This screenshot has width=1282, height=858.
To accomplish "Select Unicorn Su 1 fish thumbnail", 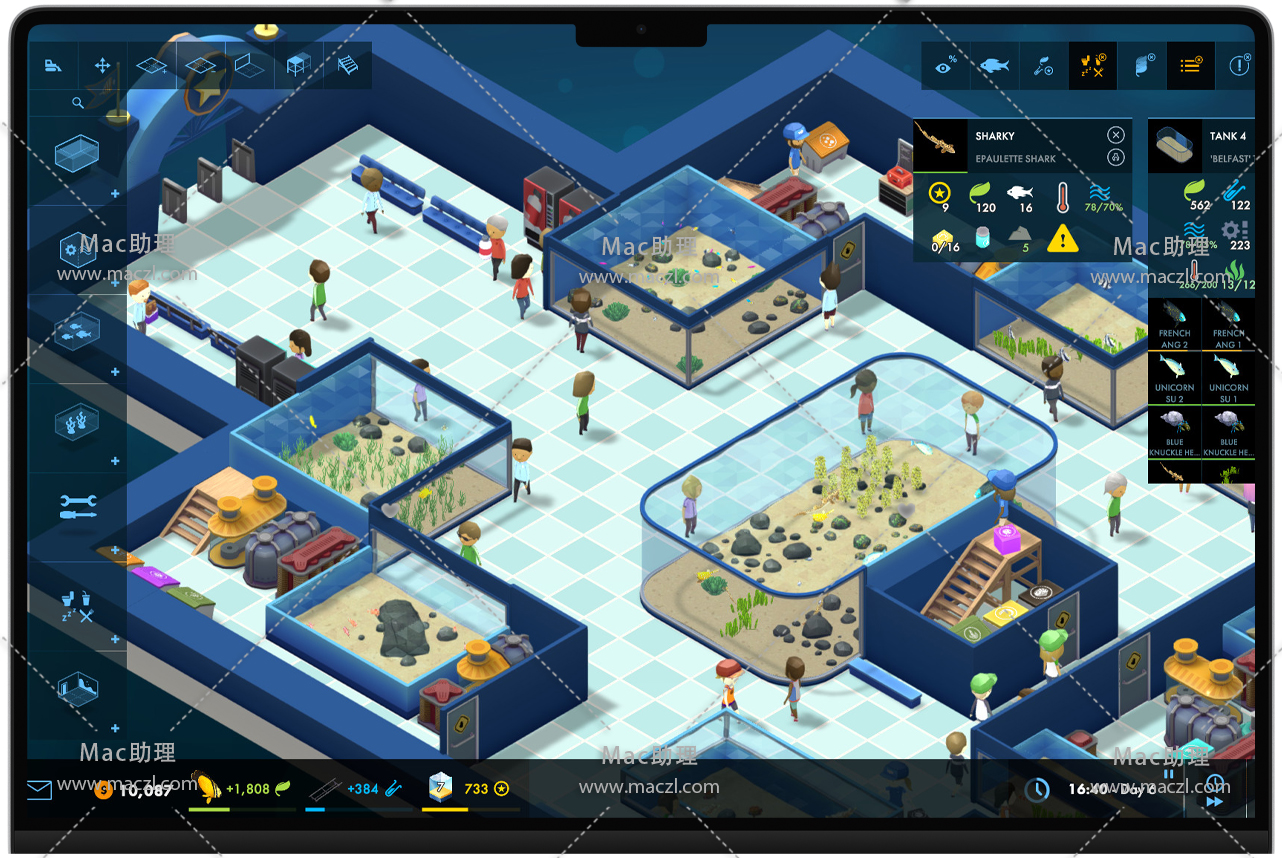I will click(x=1228, y=378).
